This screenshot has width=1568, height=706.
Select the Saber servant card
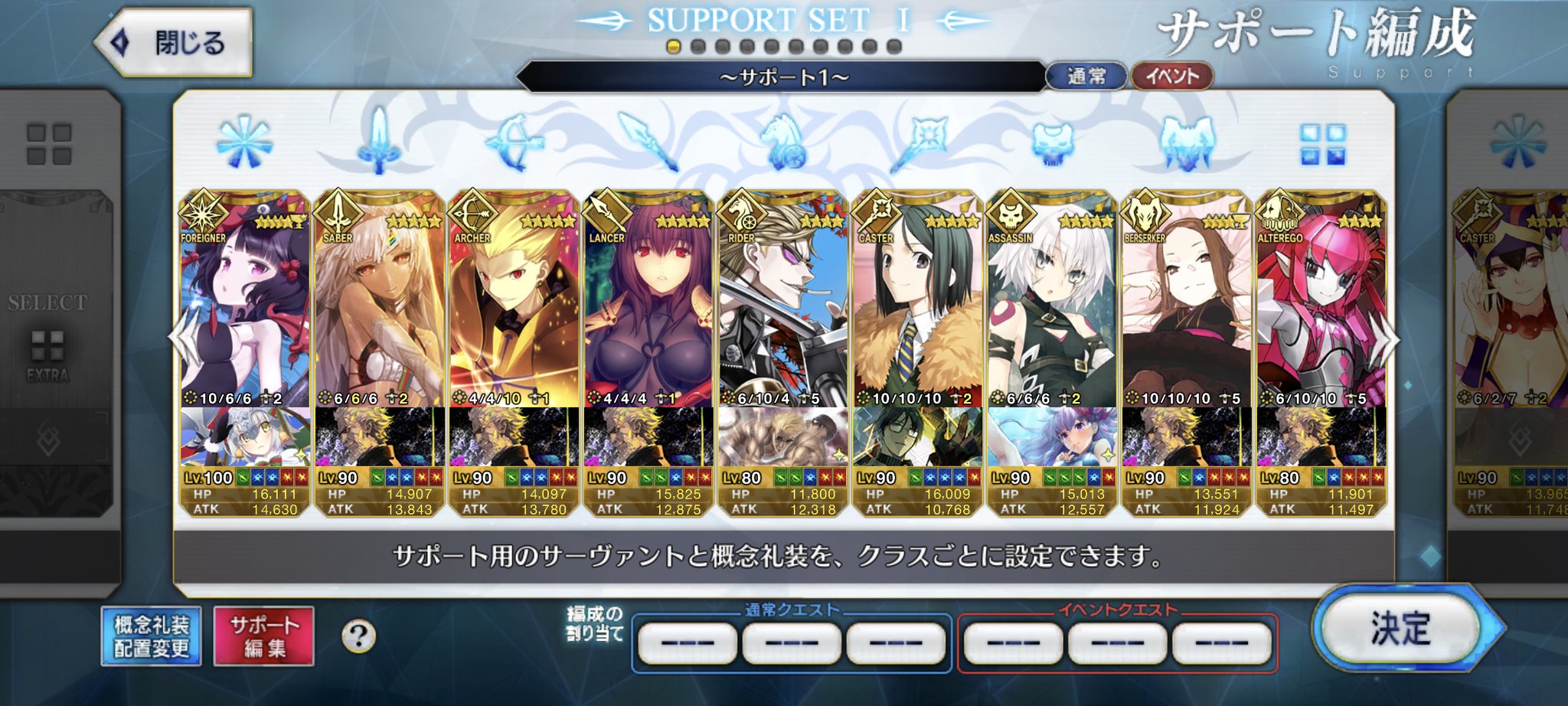(380, 306)
